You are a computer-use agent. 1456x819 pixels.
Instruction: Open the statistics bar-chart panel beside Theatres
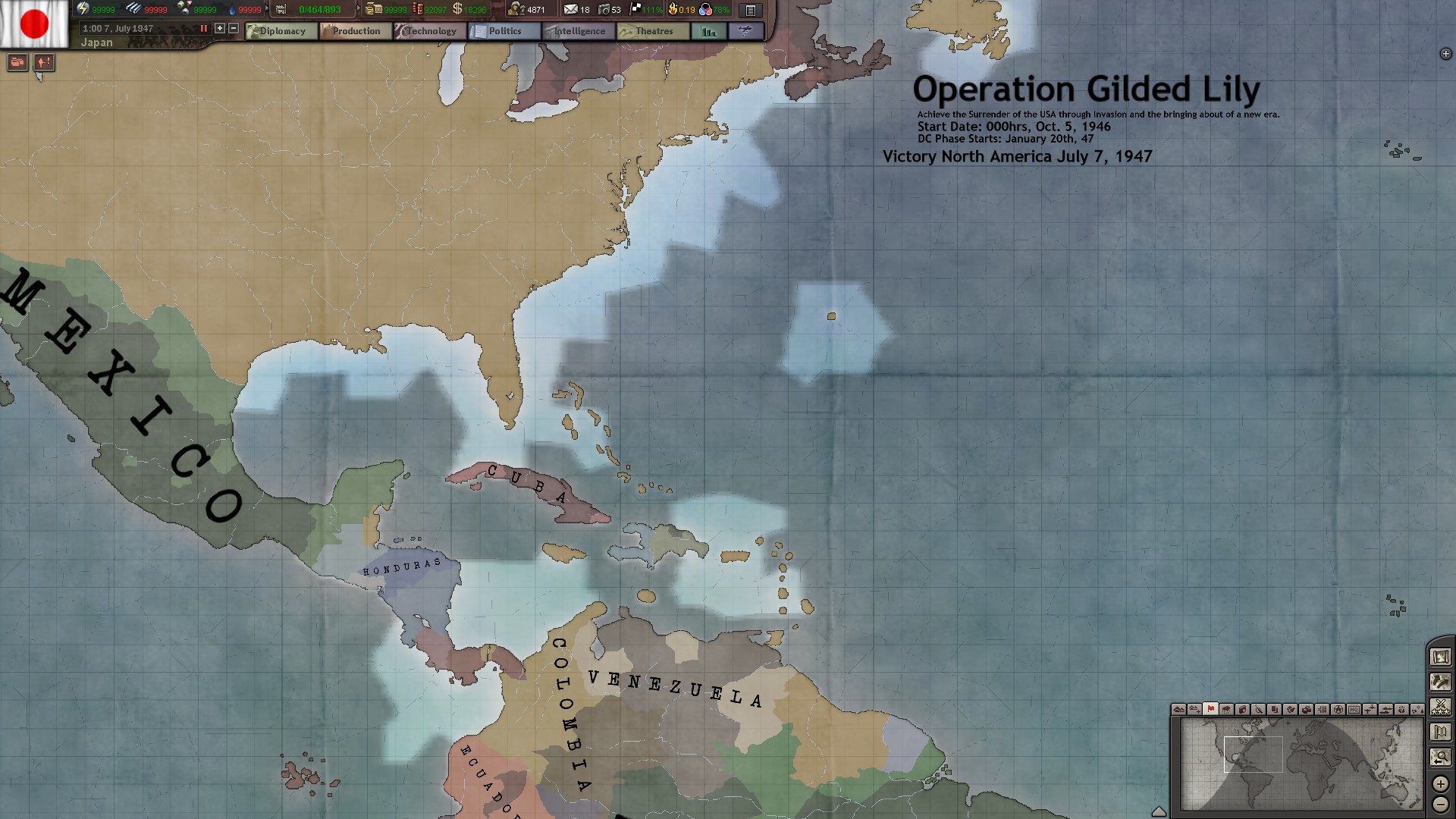click(x=708, y=31)
